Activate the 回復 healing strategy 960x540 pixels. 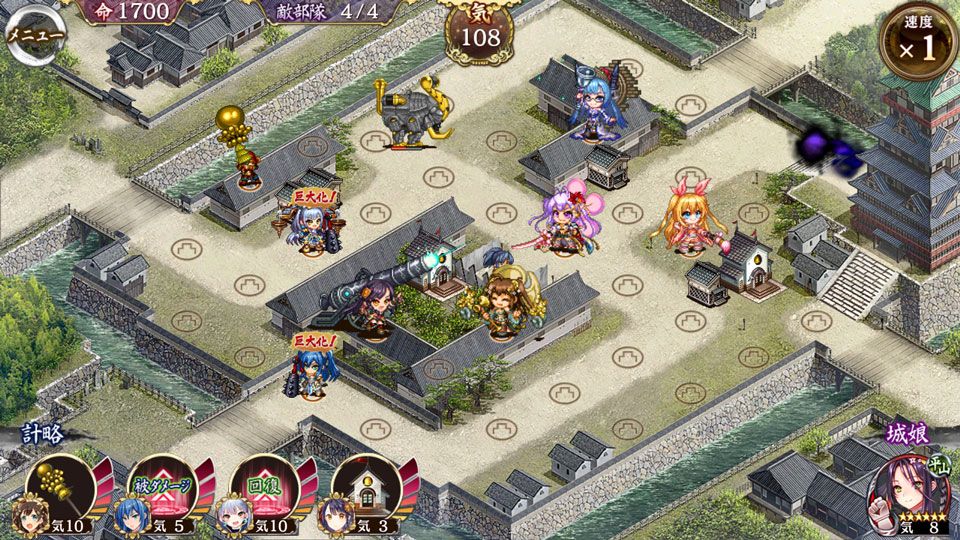[265, 488]
